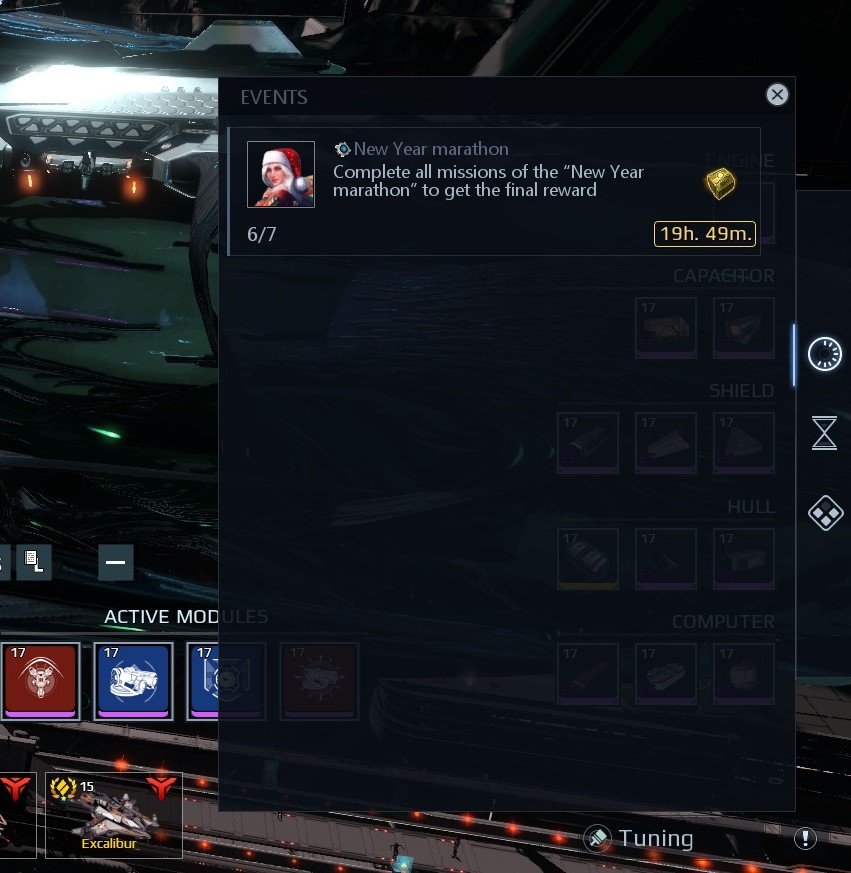Image resolution: width=851 pixels, height=873 pixels.
Task: Open the hourglass tab
Action: pos(824,433)
